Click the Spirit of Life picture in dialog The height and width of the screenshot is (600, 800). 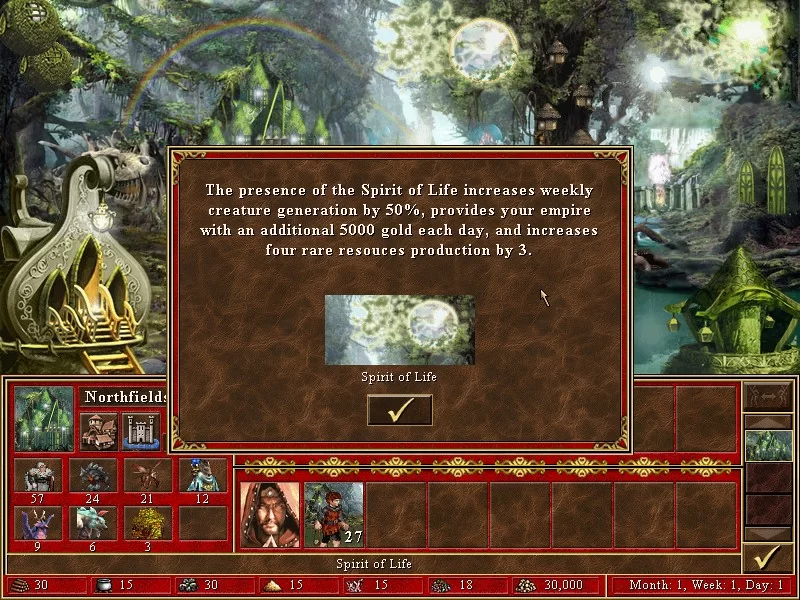coord(400,330)
